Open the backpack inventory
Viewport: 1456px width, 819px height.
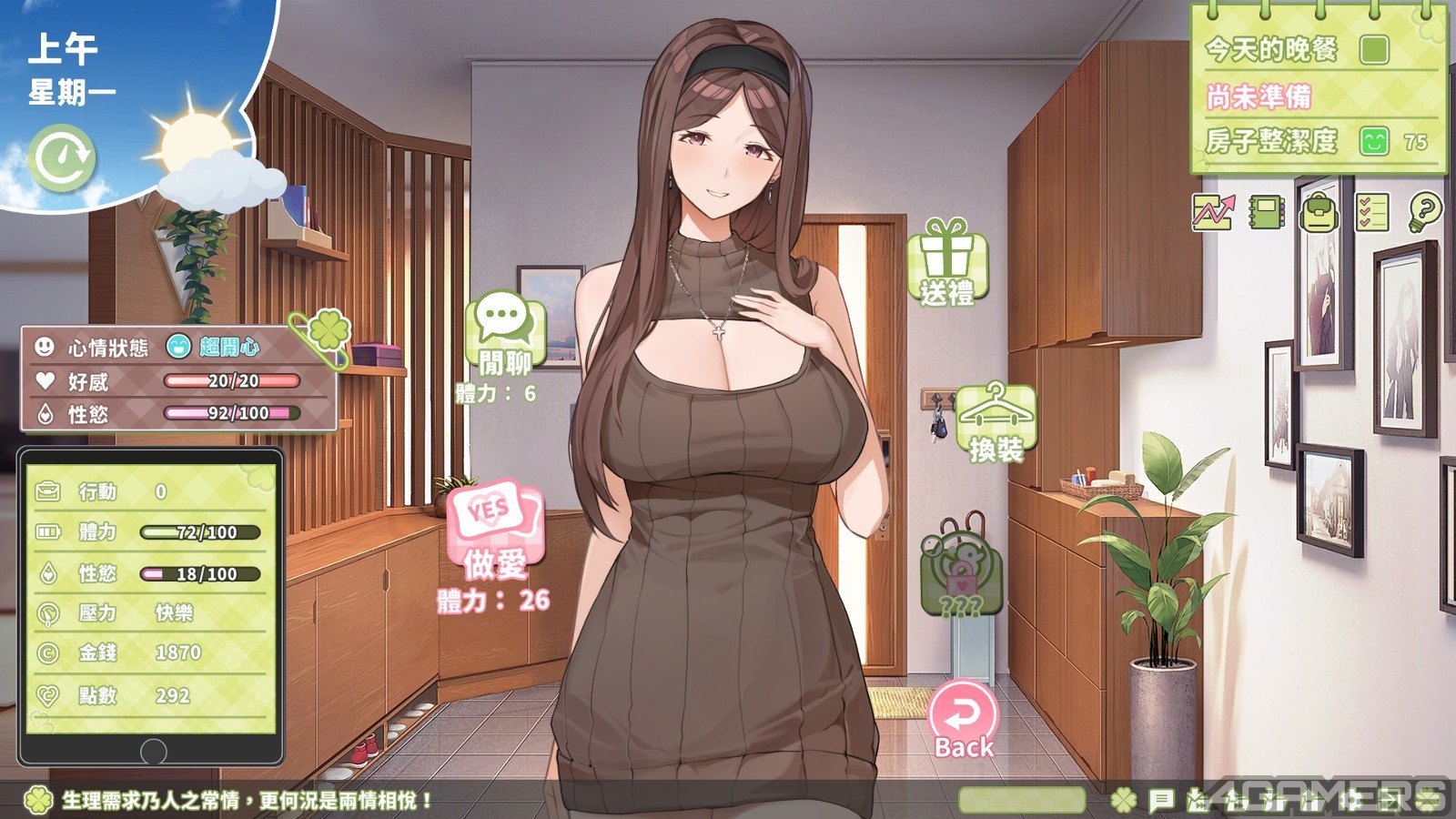(1319, 214)
